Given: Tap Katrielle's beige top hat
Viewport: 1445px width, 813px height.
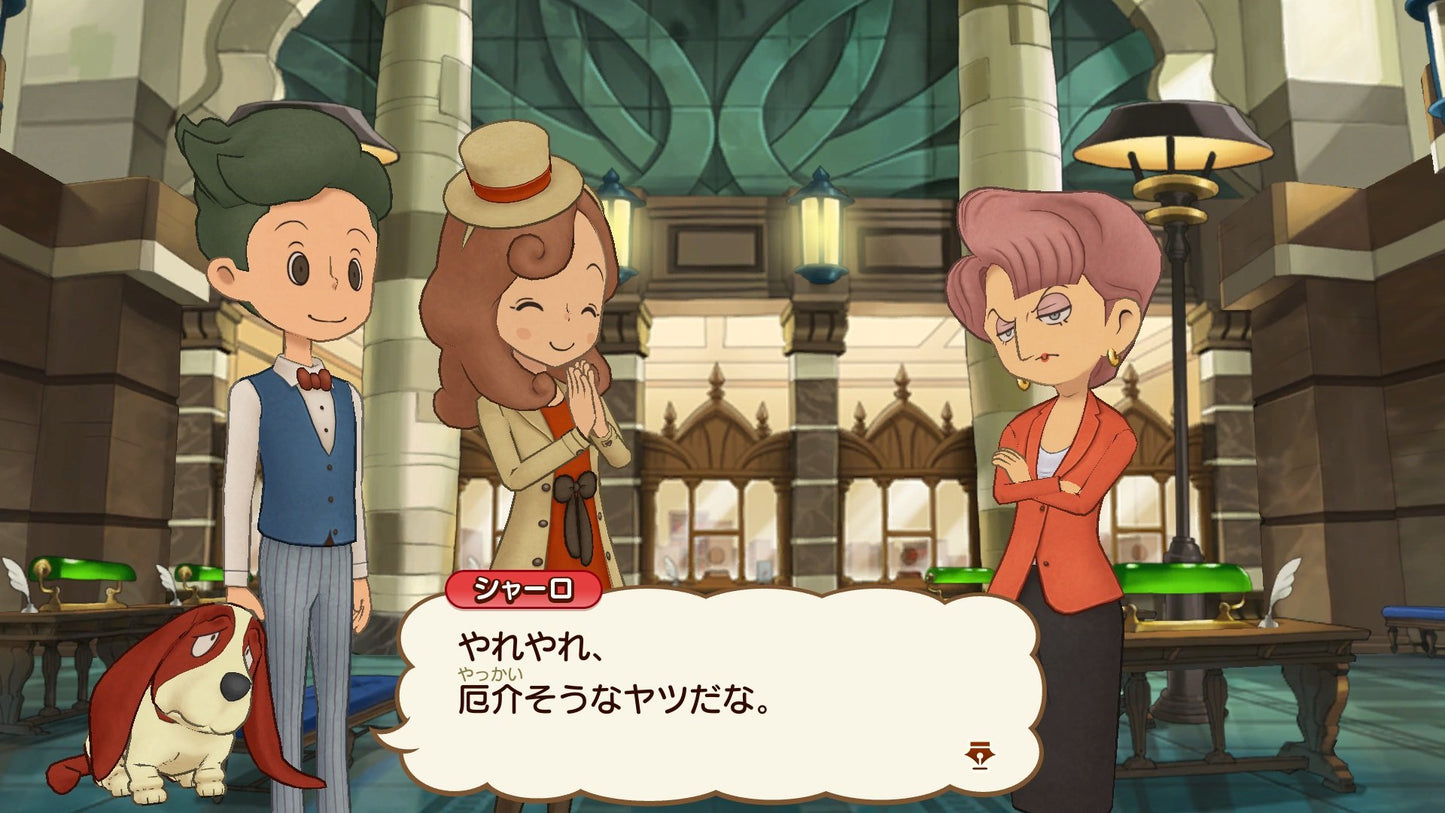Looking at the screenshot, I should [x=505, y=180].
